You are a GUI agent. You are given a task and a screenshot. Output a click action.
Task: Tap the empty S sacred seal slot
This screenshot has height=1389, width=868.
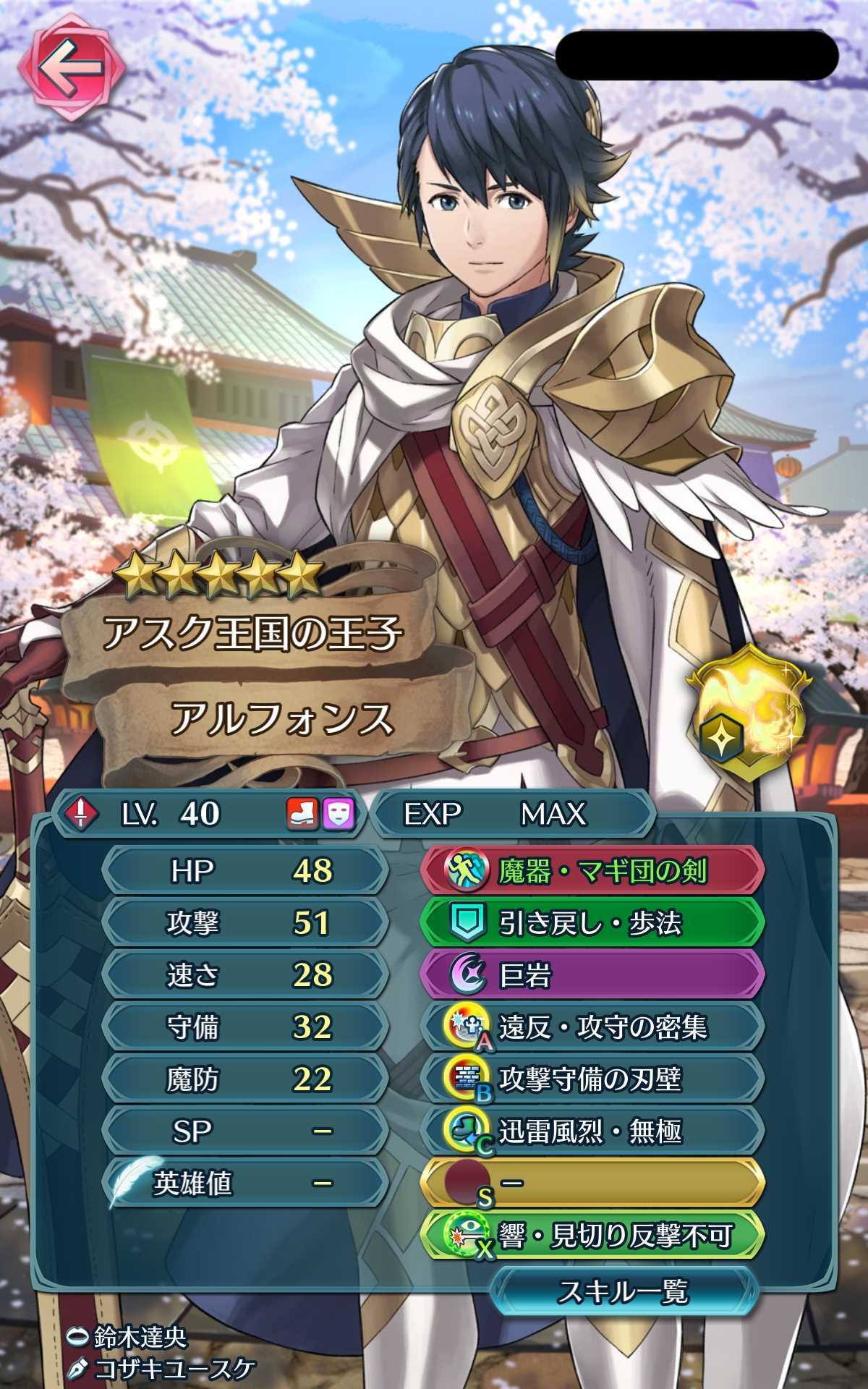(x=592, y=1184)
